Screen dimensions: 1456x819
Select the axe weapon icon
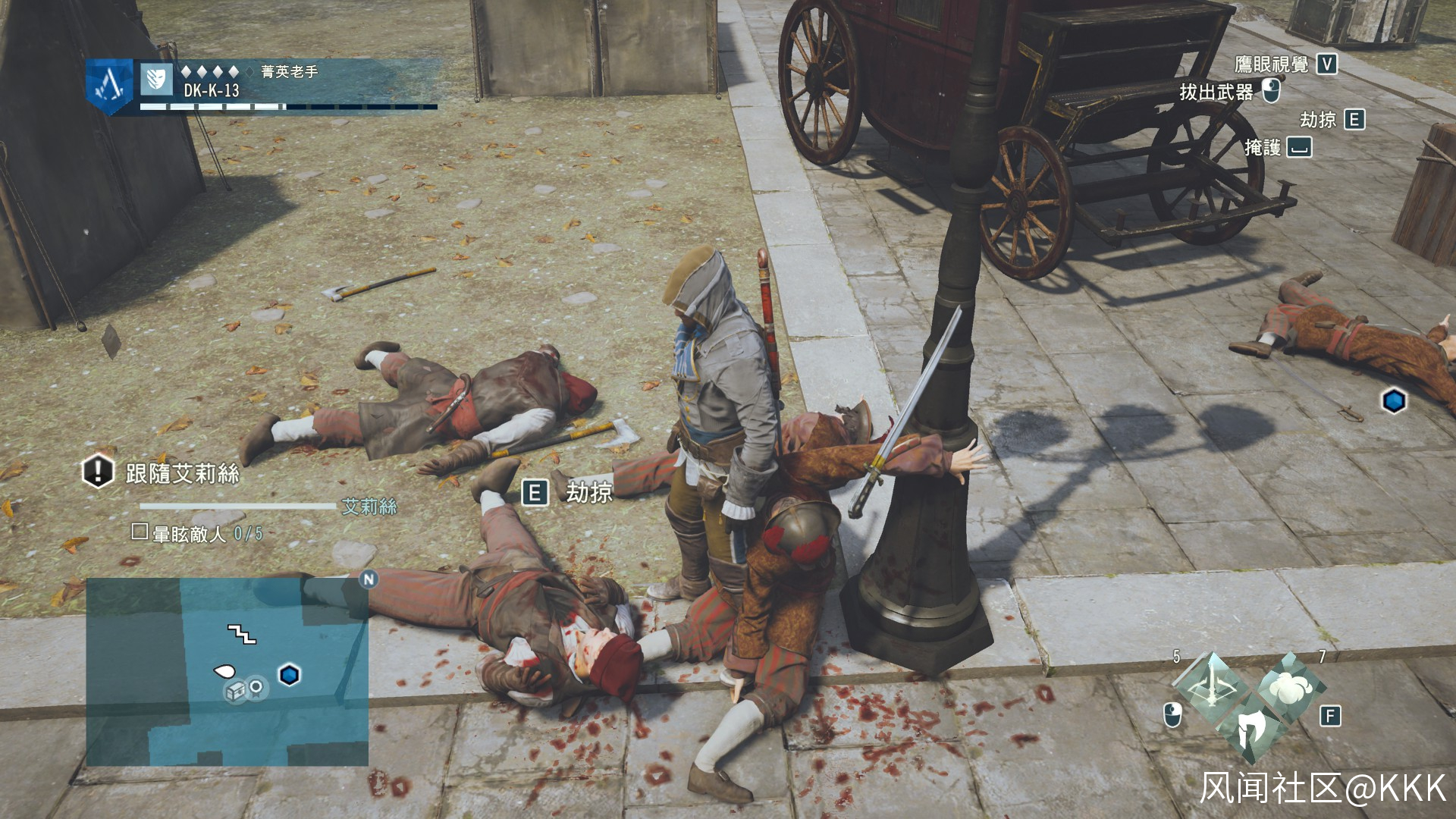1248,727
